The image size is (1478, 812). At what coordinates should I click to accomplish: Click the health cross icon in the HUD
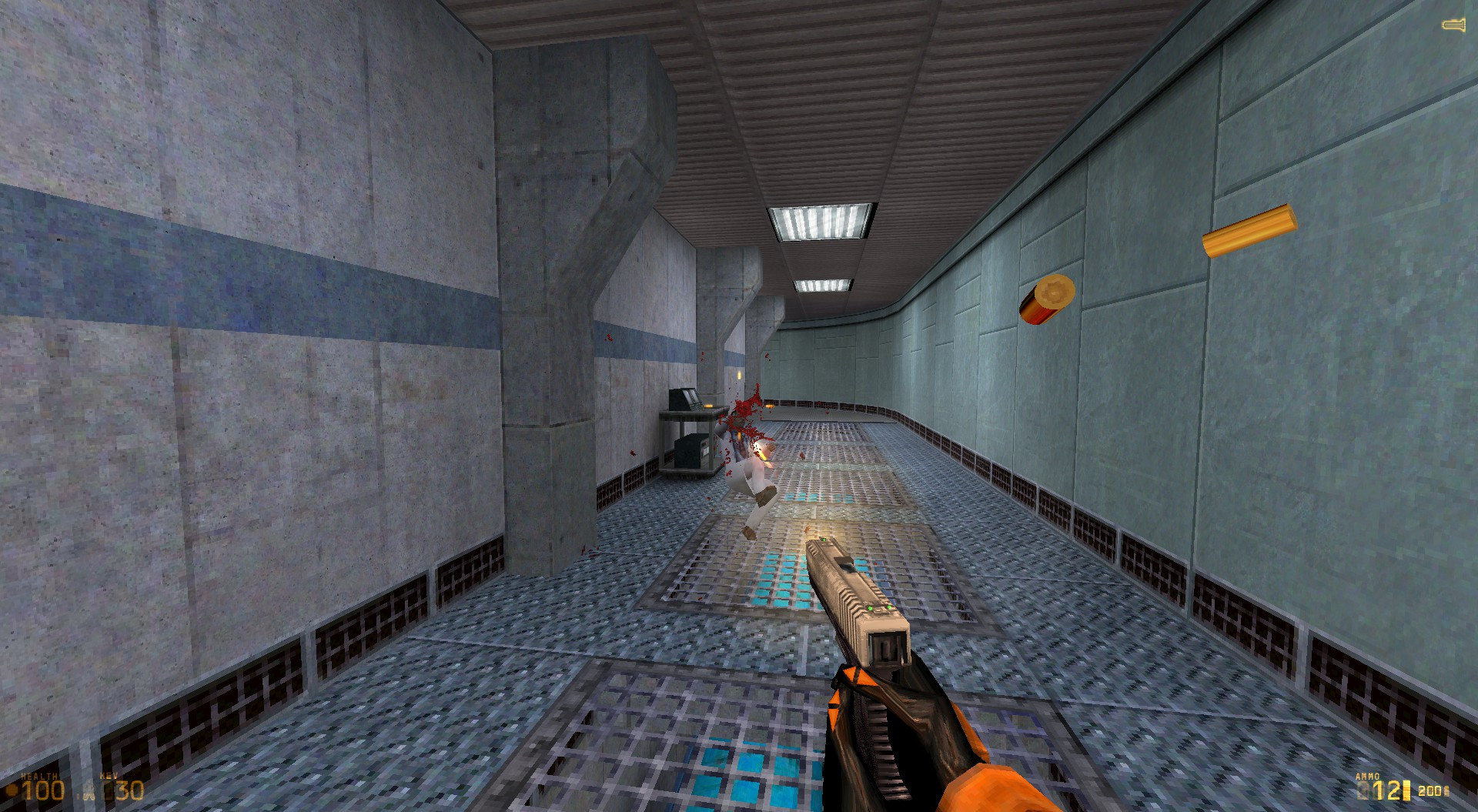click(x=12, y=790)
